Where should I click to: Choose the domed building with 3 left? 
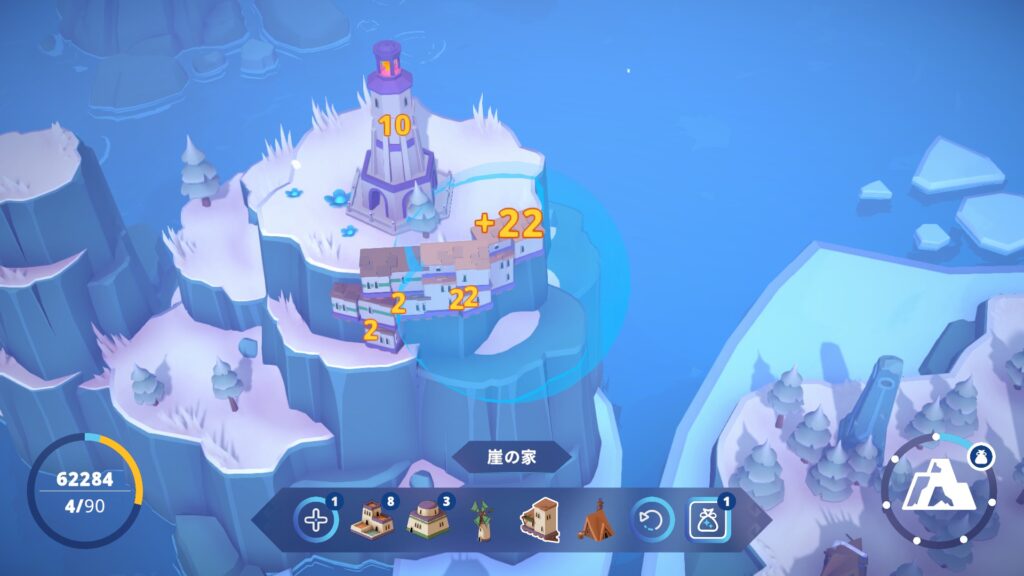428,520
